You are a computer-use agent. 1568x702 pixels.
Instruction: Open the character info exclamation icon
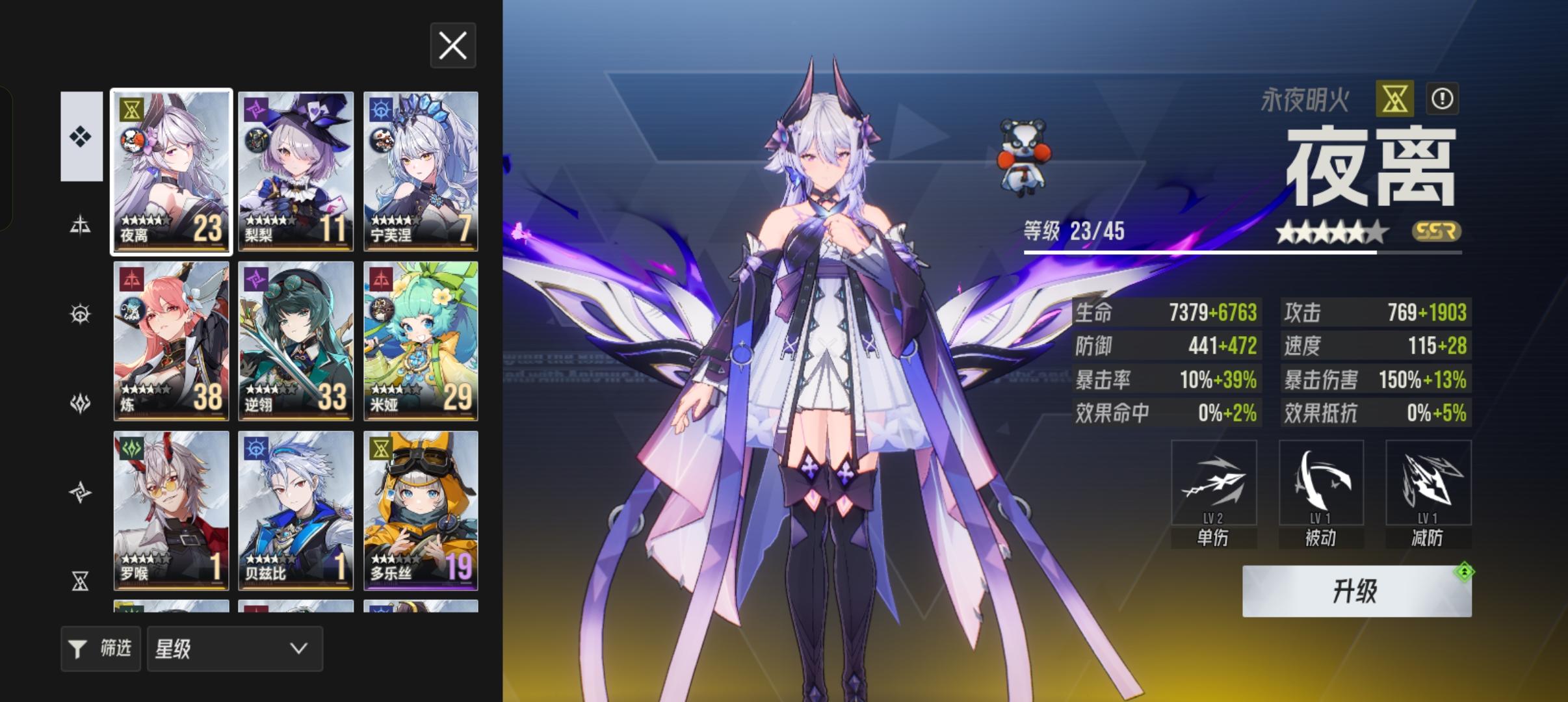[x=1443, y=98]
